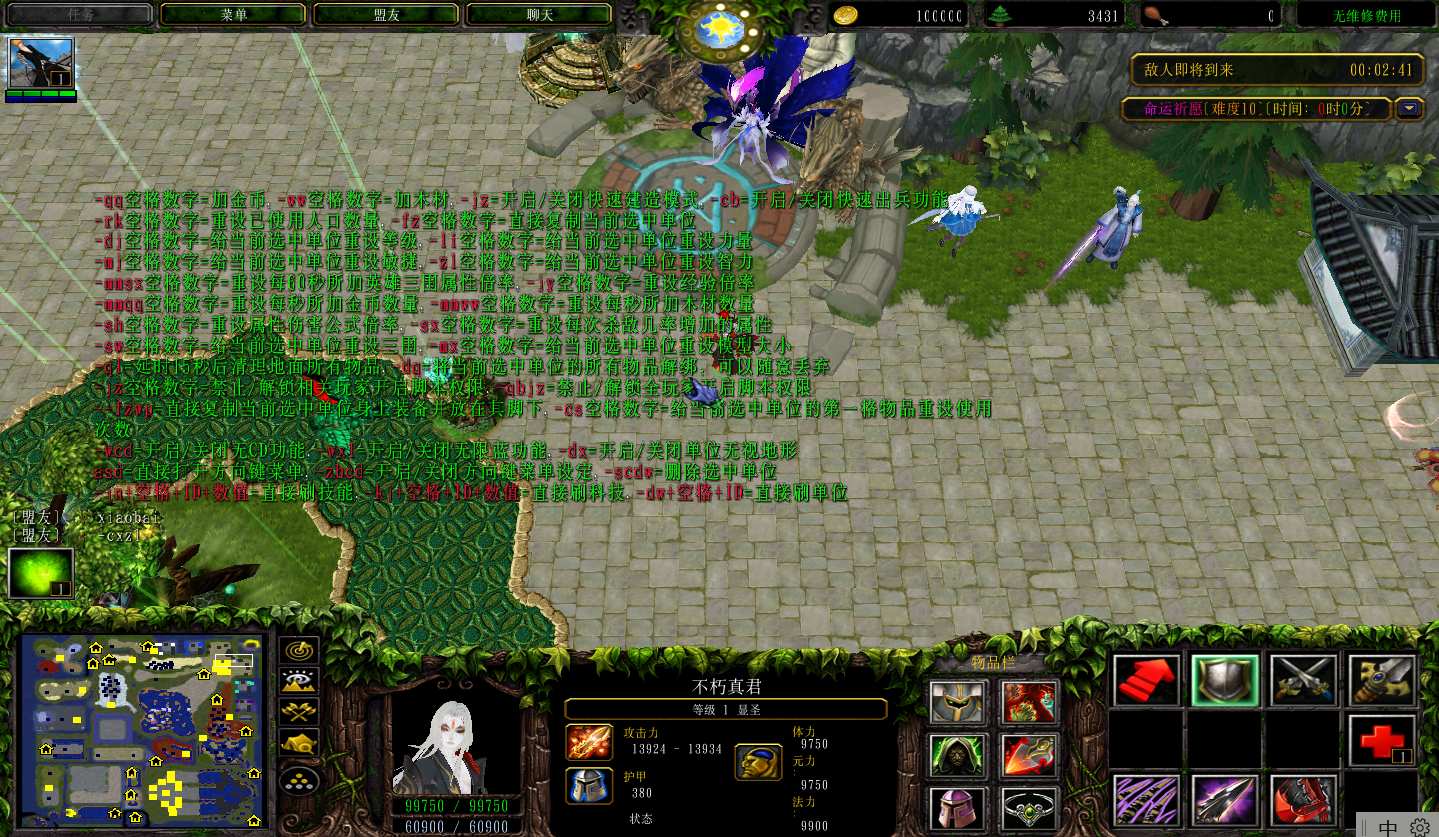
Task: Collapse the 命运祈愿 scoreboard with arrow button
Action: [x=1410, y=109]
